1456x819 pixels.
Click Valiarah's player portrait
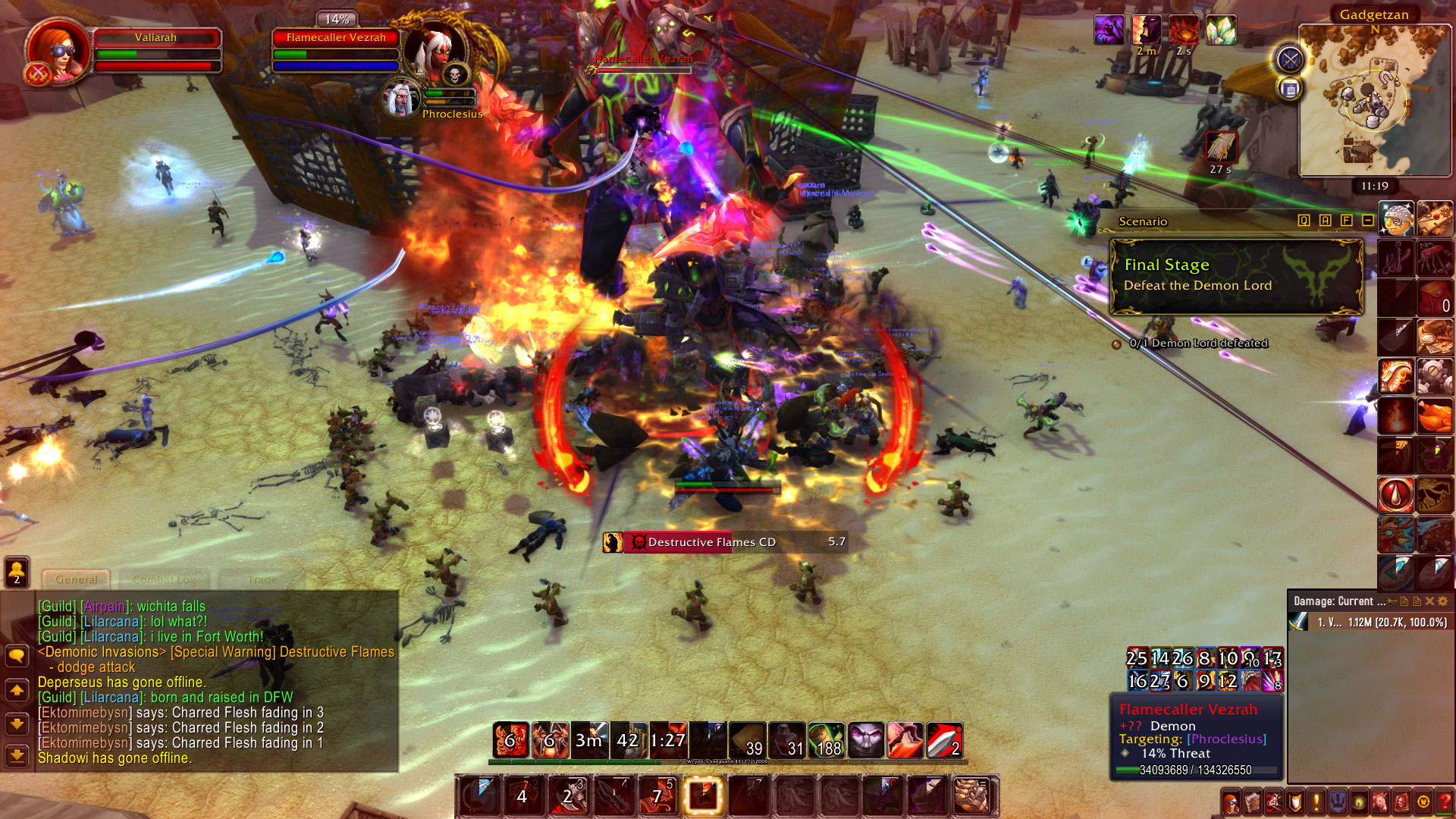point(58,49)
